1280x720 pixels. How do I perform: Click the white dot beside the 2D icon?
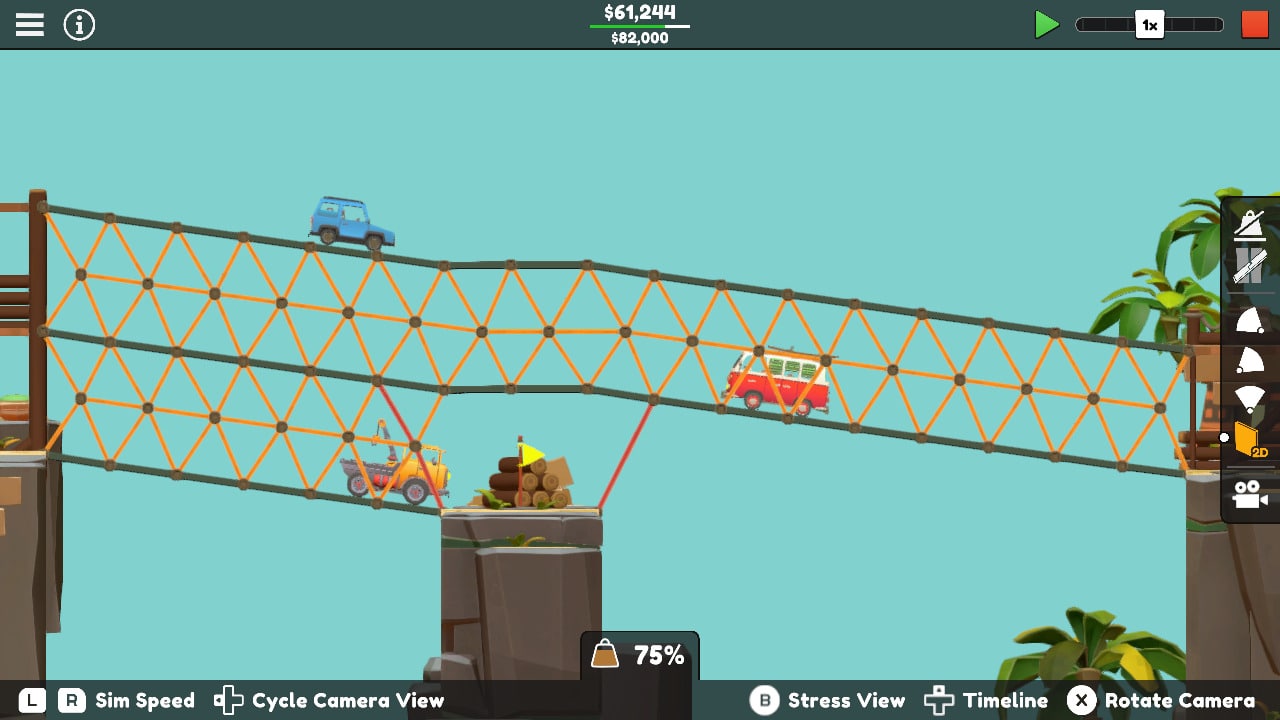(x=1226, y=437)
